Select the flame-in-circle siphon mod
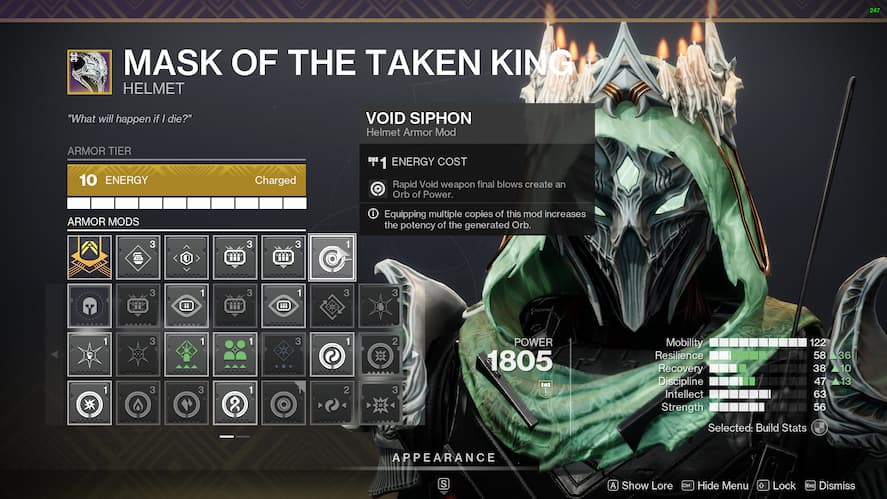 click(138, 403)
